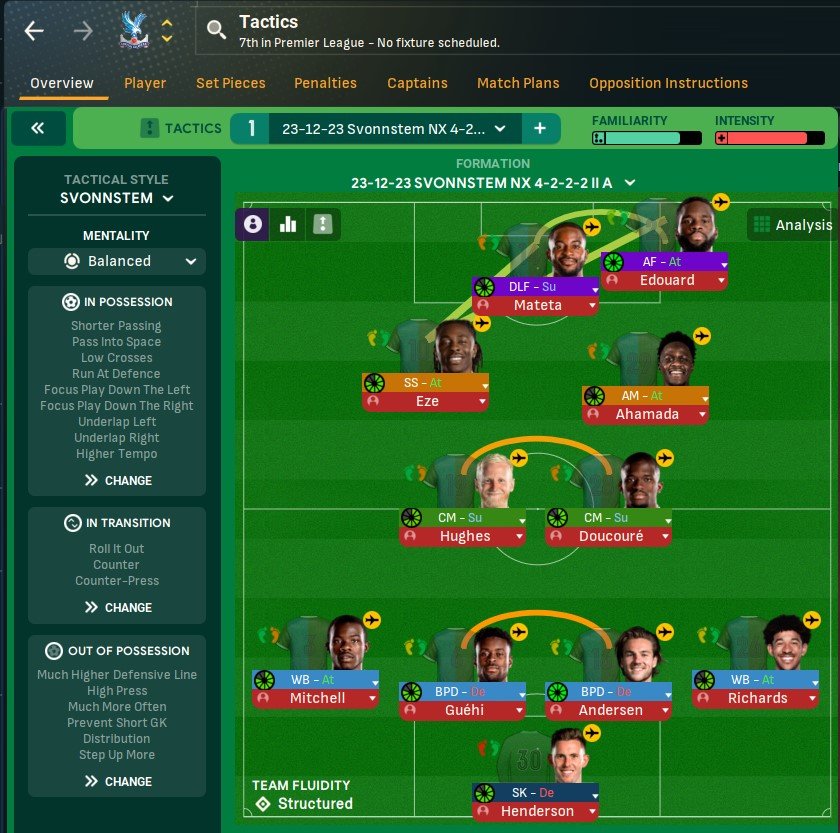The height and width of the screenshot is (833, 840).
Task: Switch to the Player tab
Action: pos(145,83)
